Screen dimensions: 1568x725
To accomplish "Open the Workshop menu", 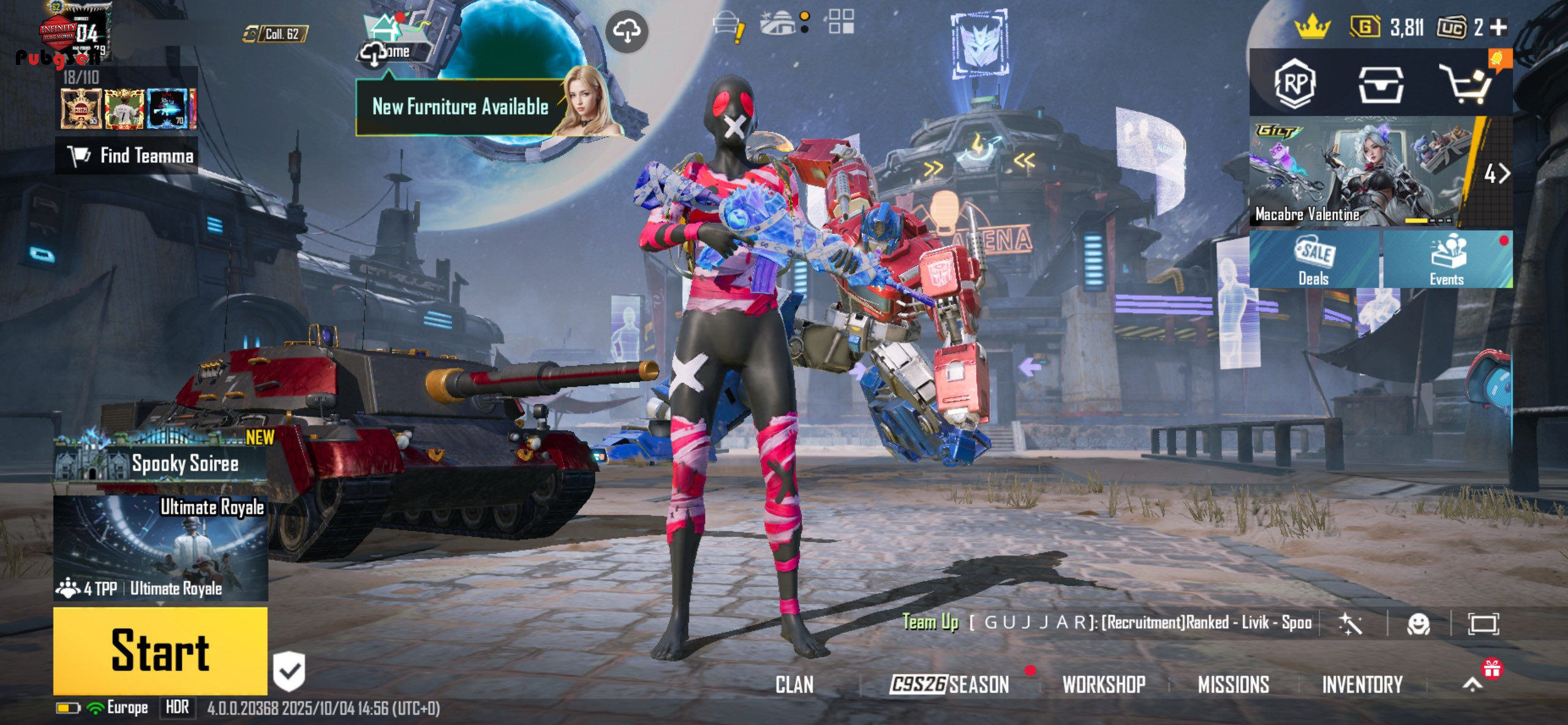I will pos(1104,685).
